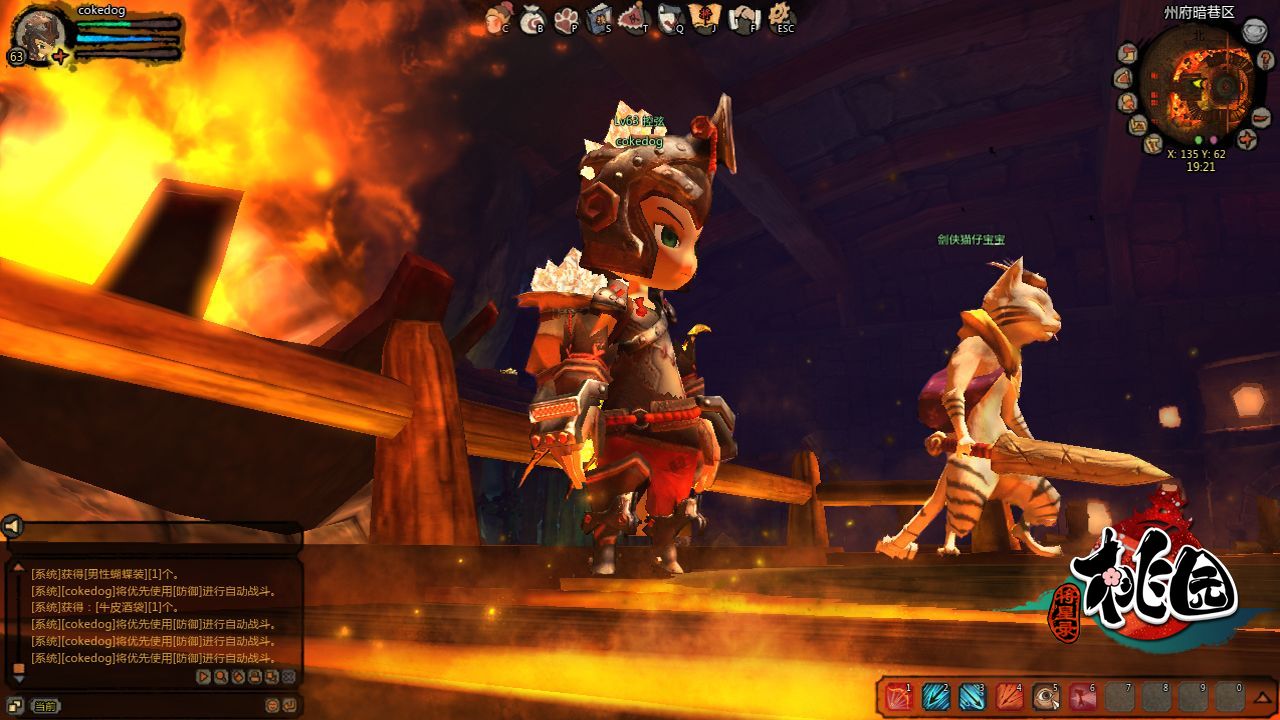Image resolution: width=1280 pixels, height=720 pixels.
Task: Click the chat channel button labeled 当前
Action: 45,706
